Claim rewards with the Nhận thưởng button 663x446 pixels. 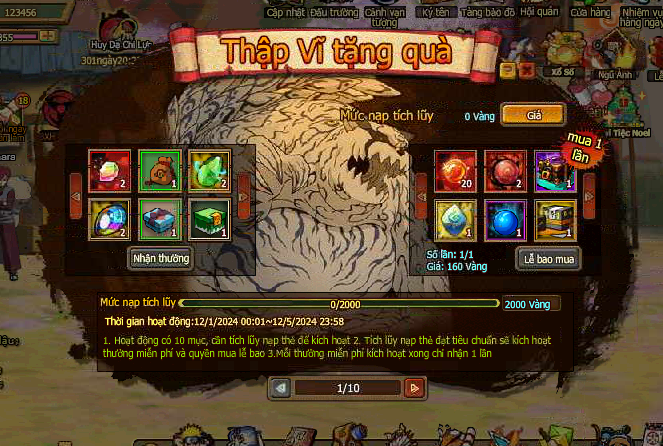point(161,258)
